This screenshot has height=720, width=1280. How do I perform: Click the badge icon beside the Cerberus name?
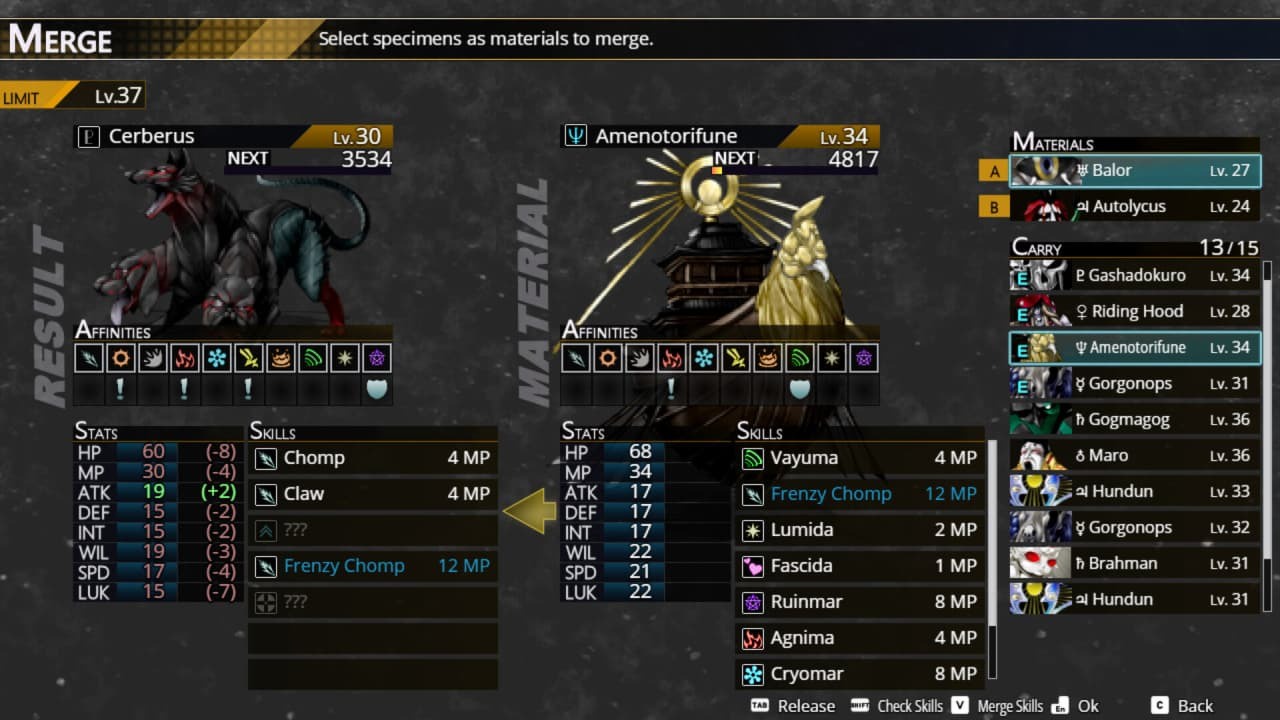click(88, 135)
